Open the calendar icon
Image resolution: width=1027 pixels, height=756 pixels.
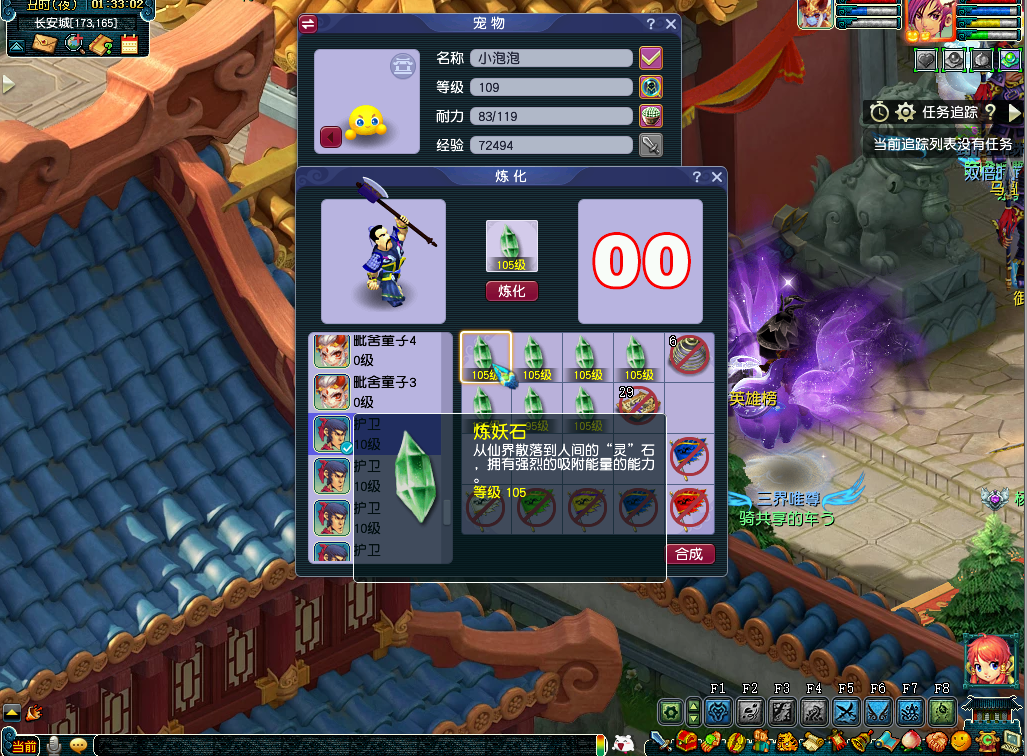pos(129,43)
